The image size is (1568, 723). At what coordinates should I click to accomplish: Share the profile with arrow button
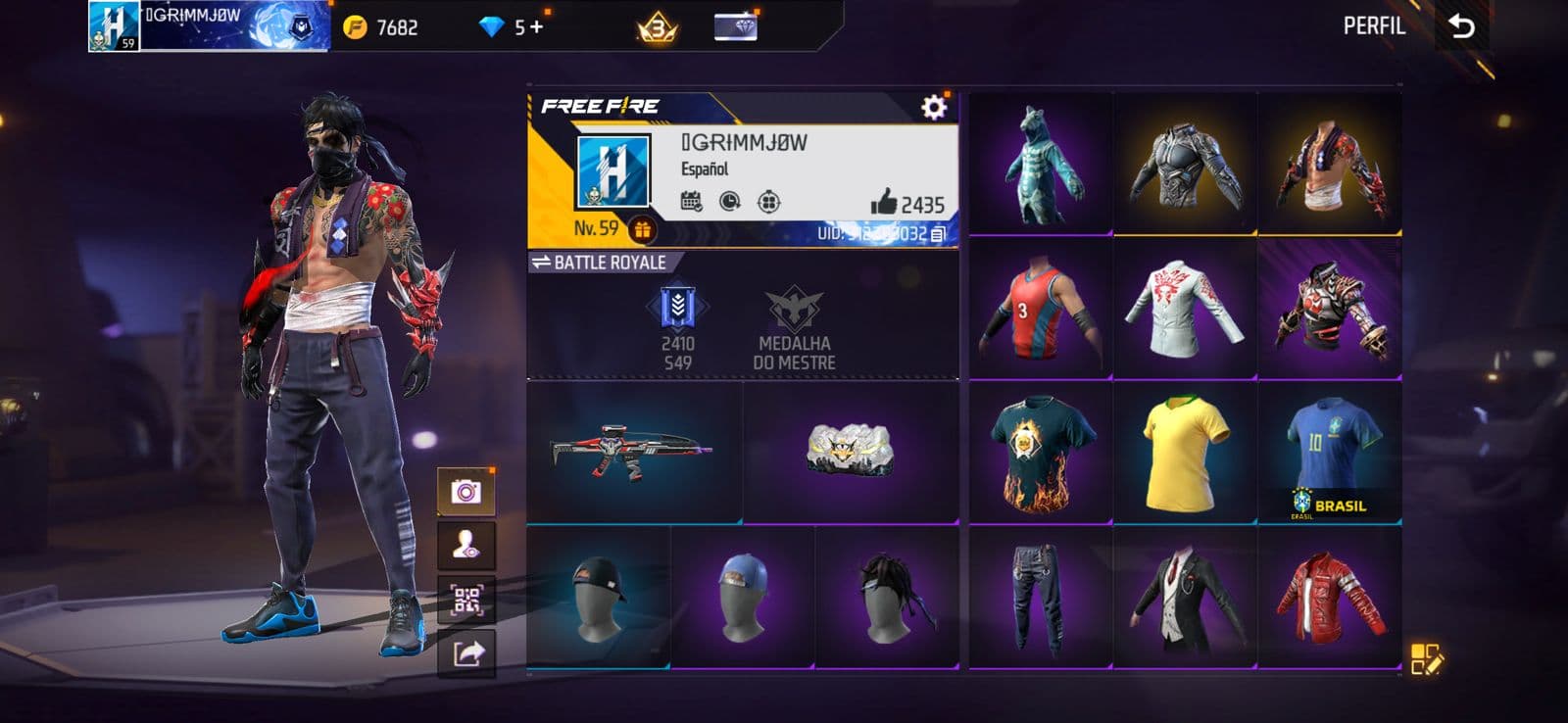(x=466, y=652)
